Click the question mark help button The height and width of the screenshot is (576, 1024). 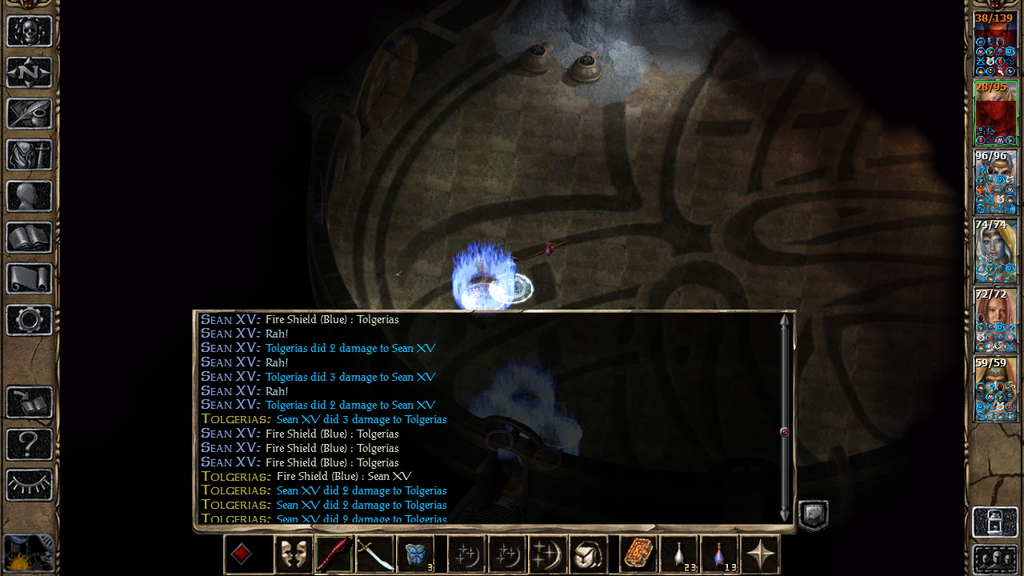point(29,443)
